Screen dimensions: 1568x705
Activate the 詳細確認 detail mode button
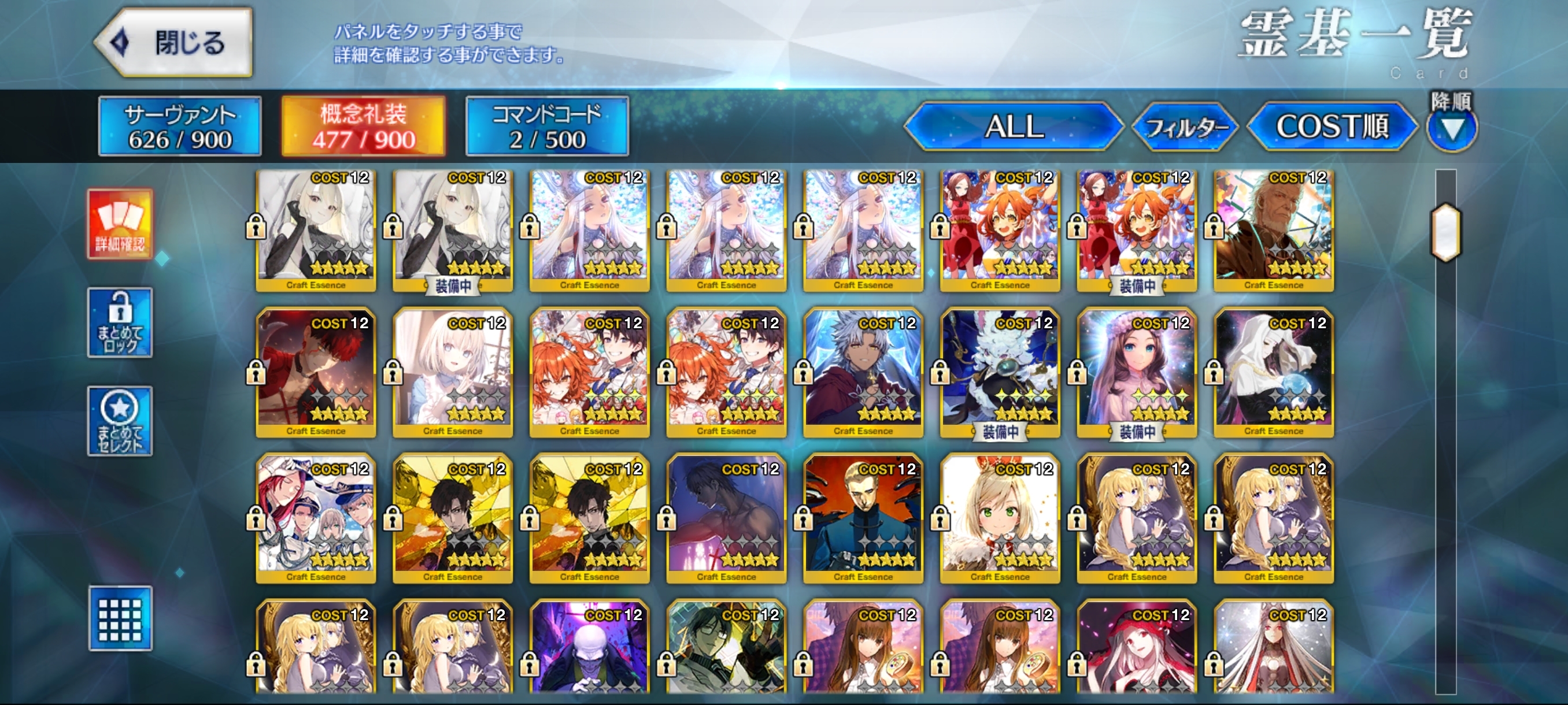tap(120, 224)
